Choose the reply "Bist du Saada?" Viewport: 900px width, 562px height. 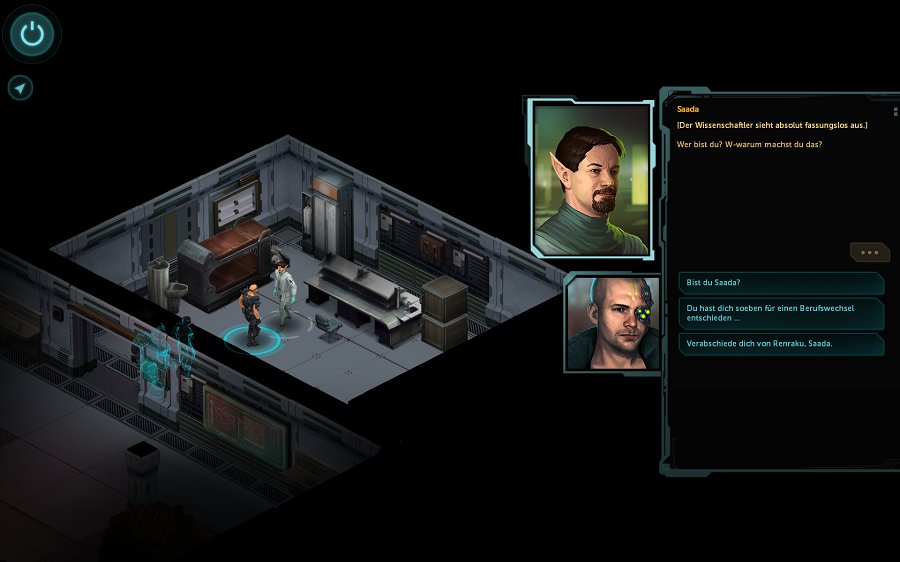click(780, 283)
